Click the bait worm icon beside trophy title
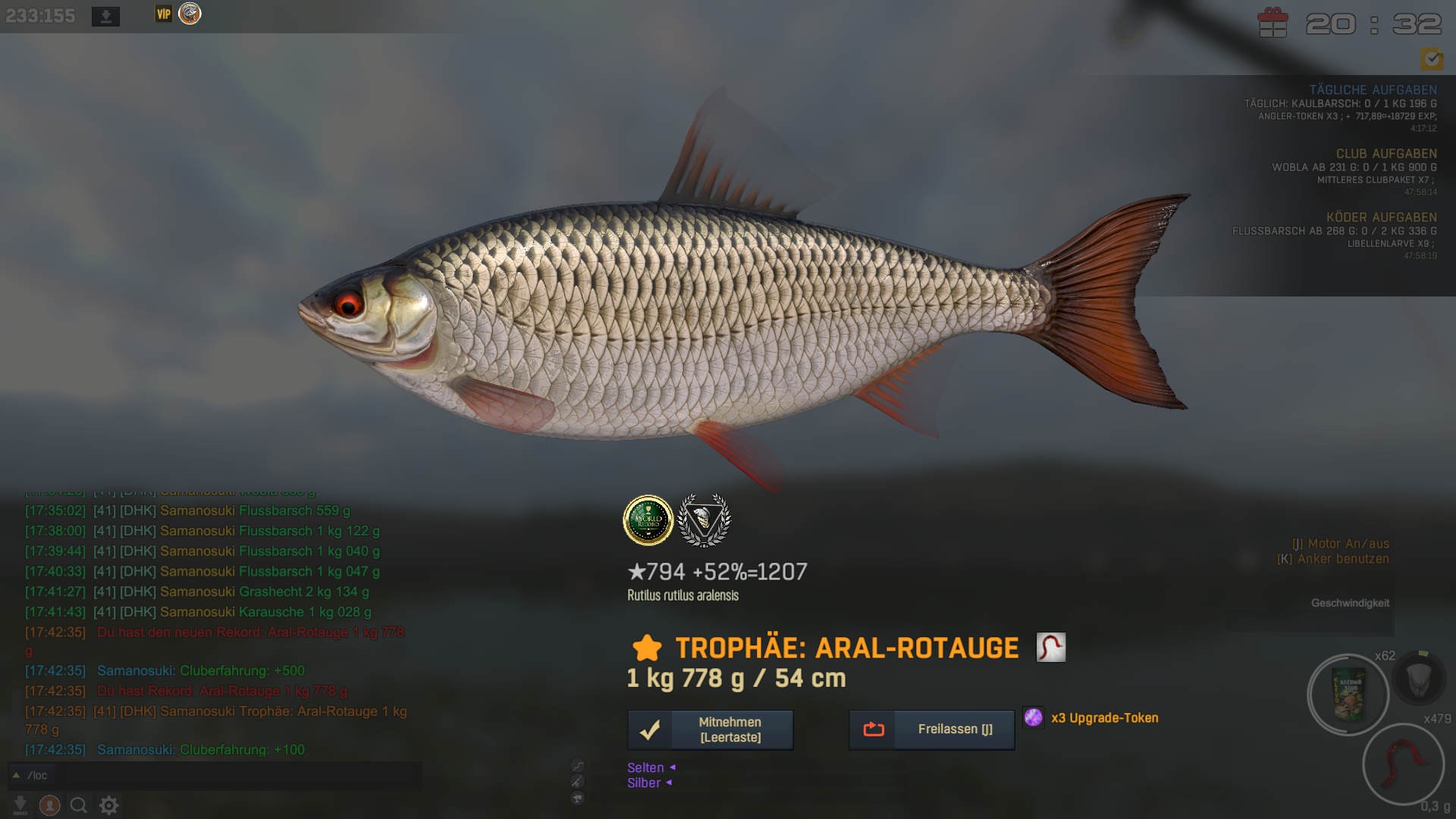The height and width of the screenshot is (819, 1456). point(1051,648)
